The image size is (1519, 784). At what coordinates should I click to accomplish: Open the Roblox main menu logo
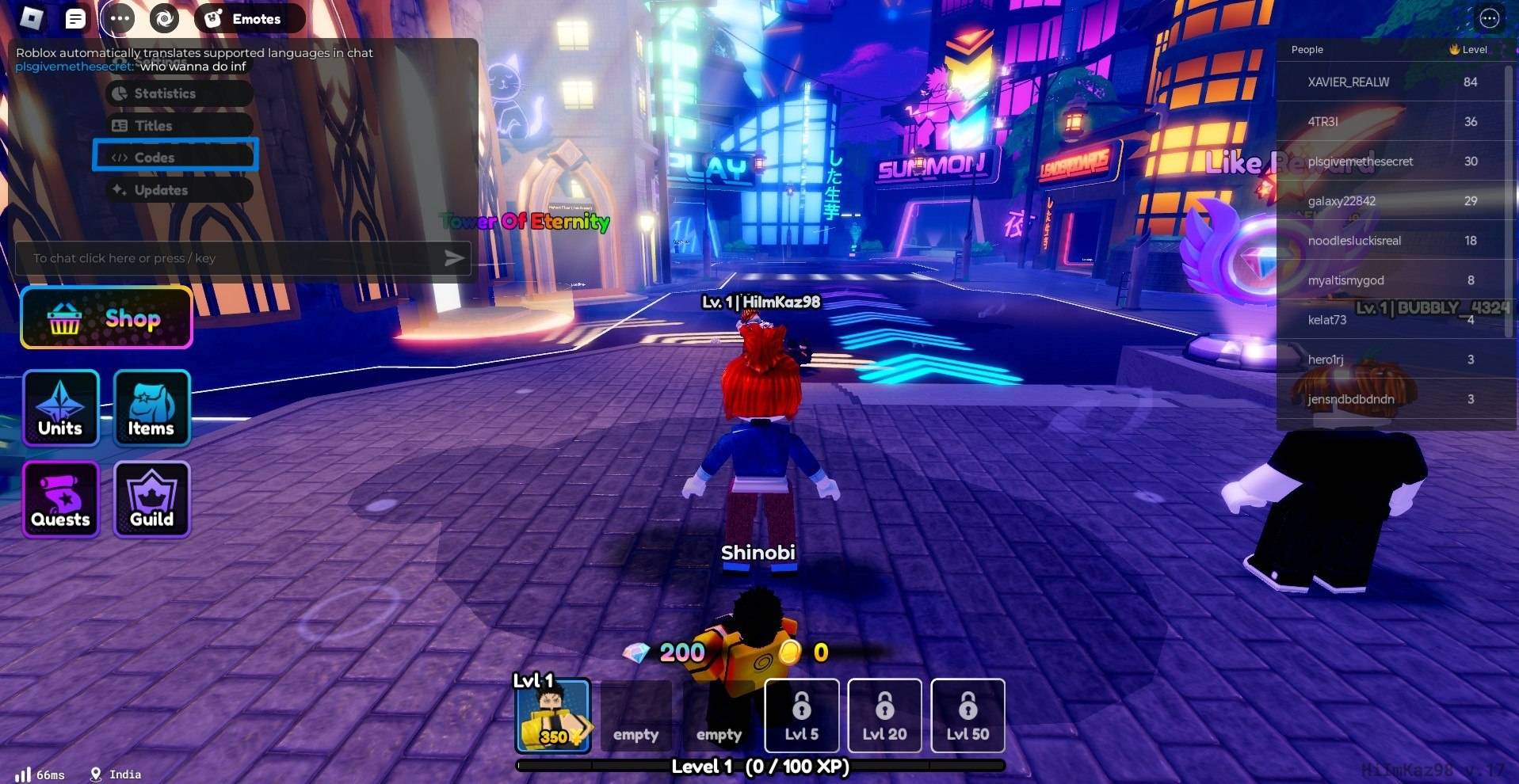pyautogui.click(x=32, y=17)
